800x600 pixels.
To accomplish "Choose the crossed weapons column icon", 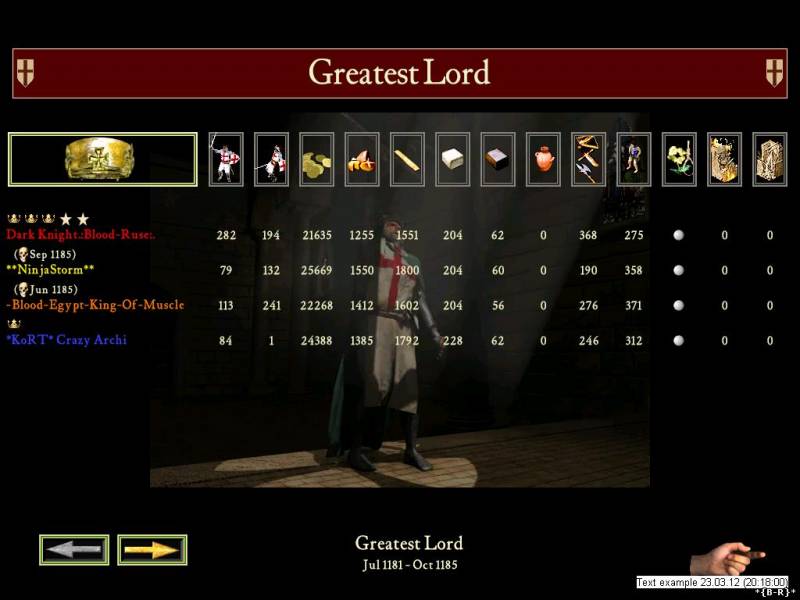I will point(588,159).
